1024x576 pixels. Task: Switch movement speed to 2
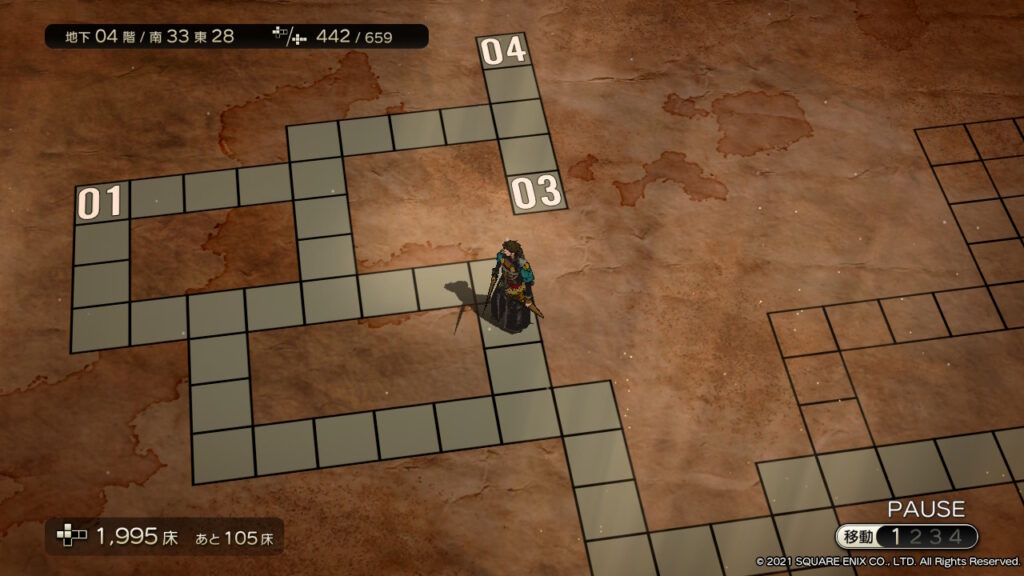tap(916, 537)
